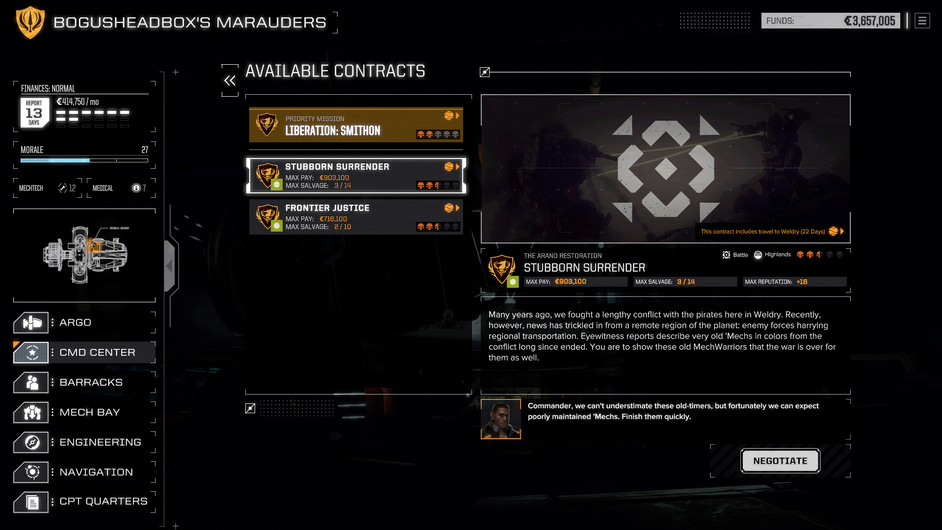Screen dimensions: 942x530
Task: Toggle the expand icon above contract image
Action: pyautogui.click(x=485, y=72)
